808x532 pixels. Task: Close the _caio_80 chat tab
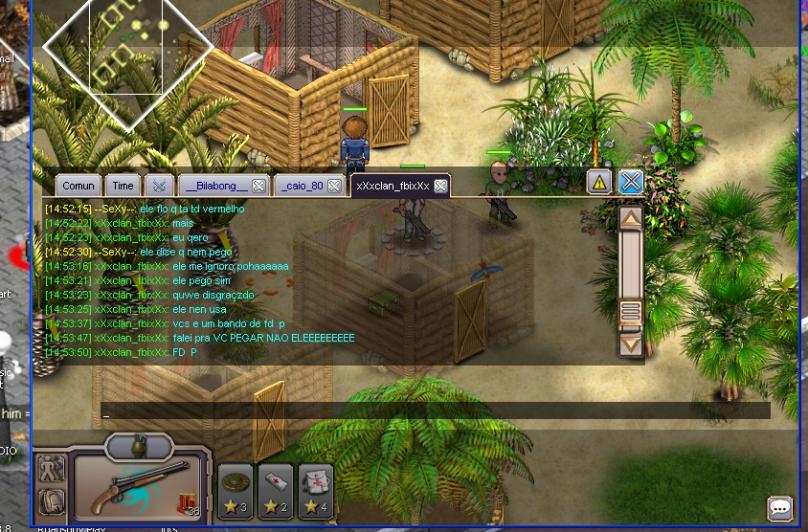coord(334,186)
